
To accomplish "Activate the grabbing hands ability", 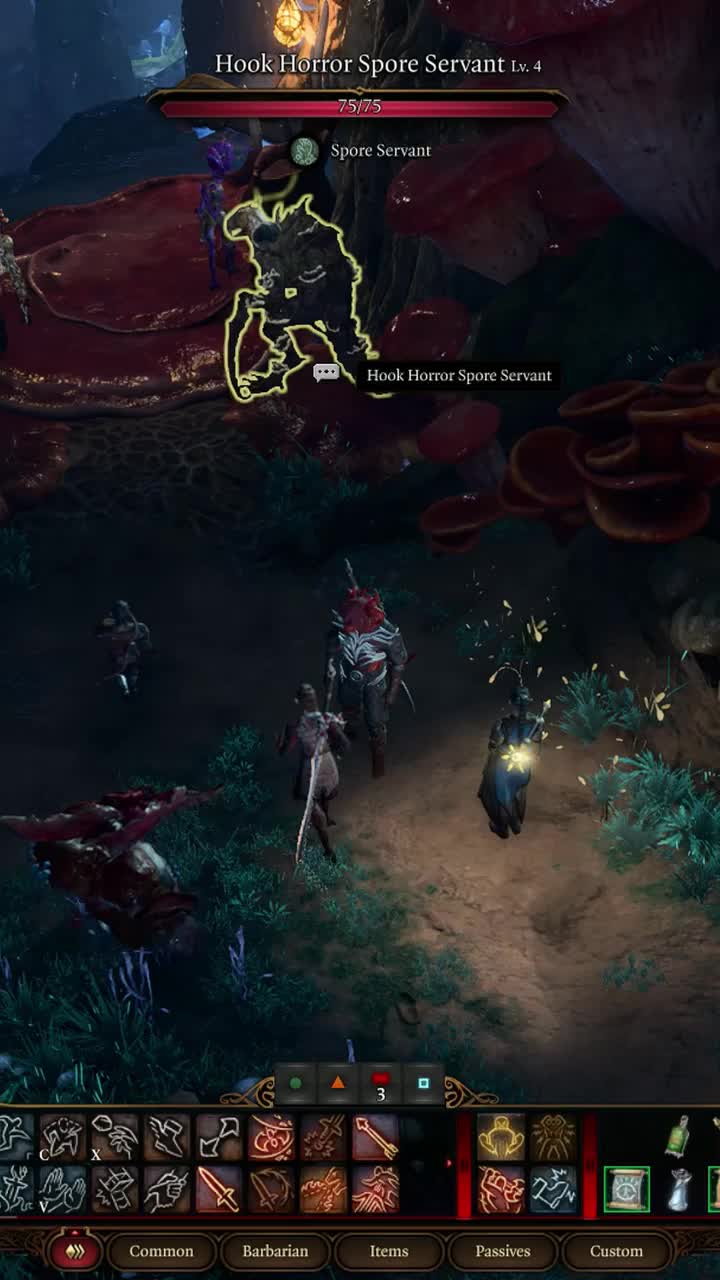I will click(x=63, y=1189).
